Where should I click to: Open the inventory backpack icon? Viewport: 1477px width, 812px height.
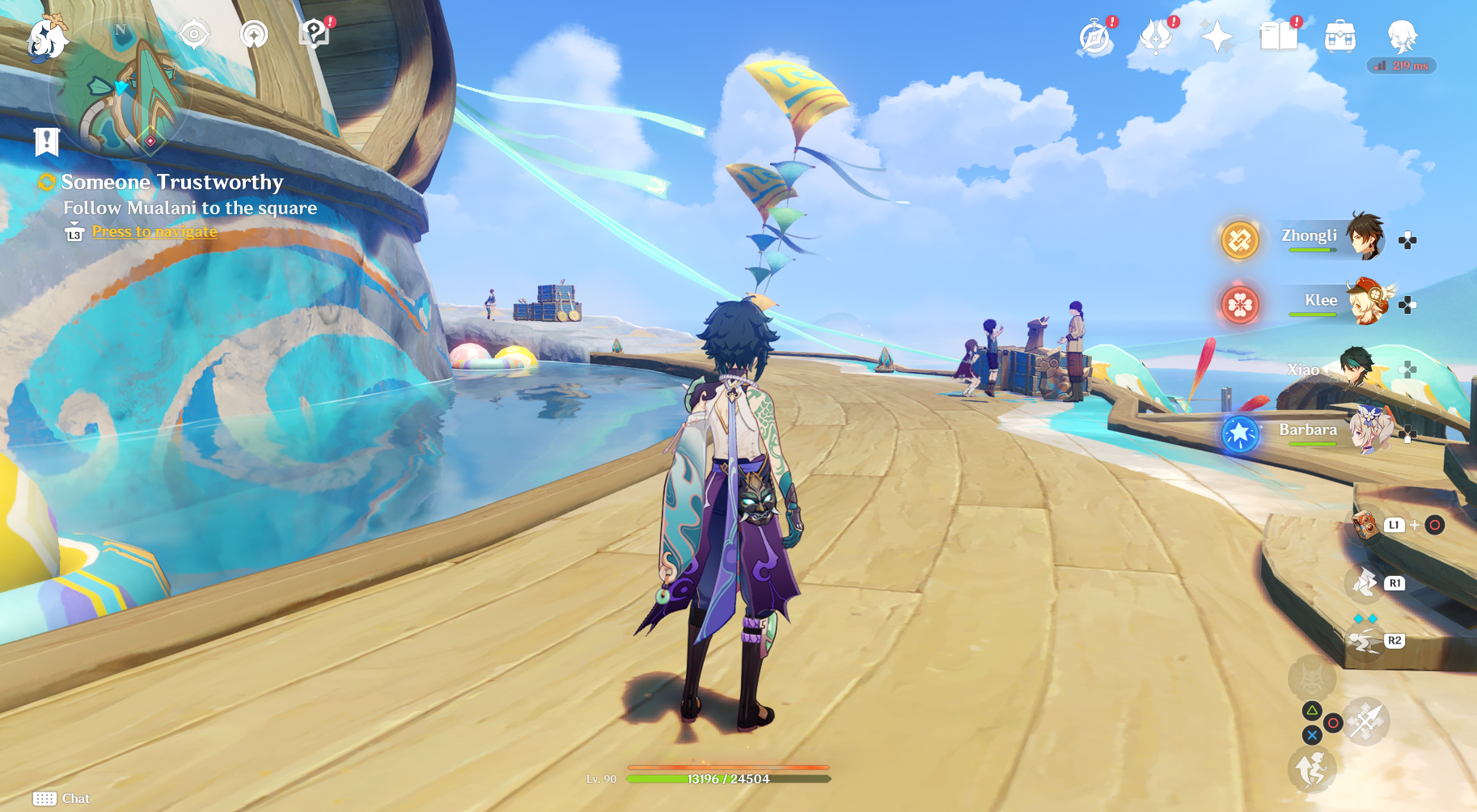[x=1339, y=37]
